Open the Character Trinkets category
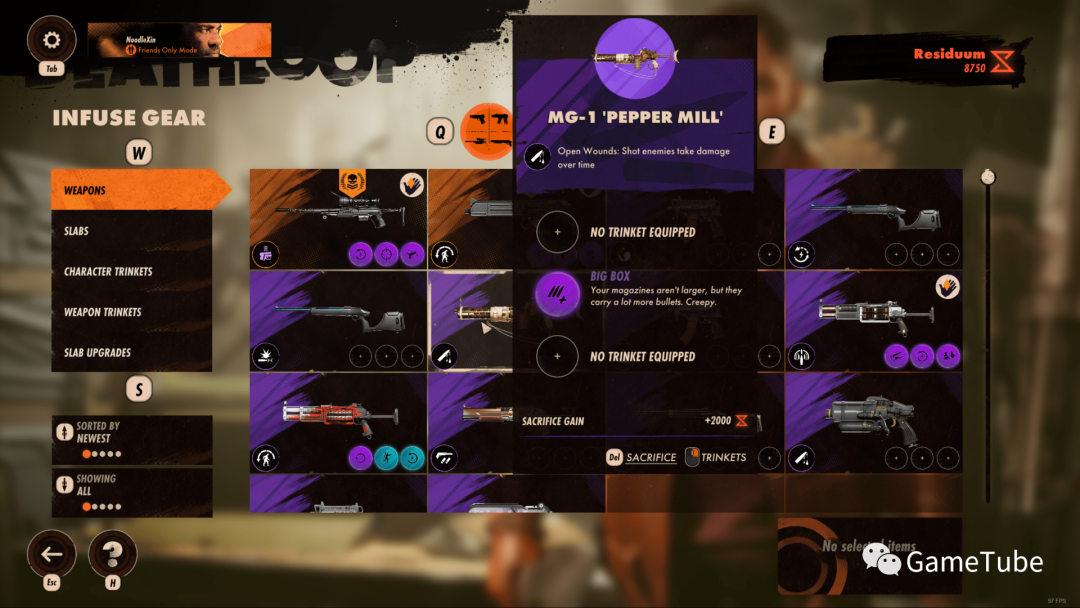This screenshot has width=1080, height=608. click(x=132, y=272)
